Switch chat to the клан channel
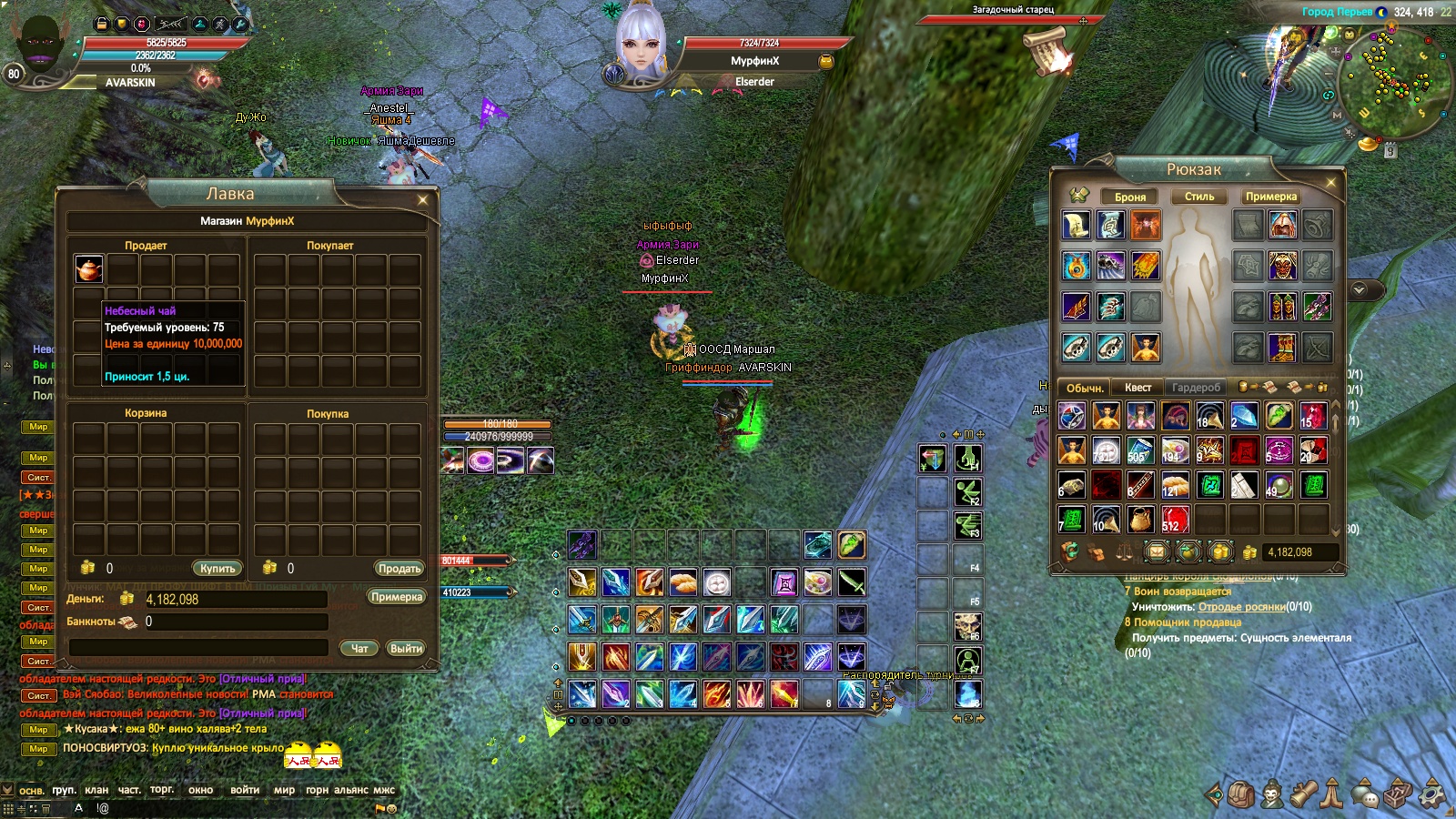The width and height of the screenshot is (1456, 819). (96, 790)
